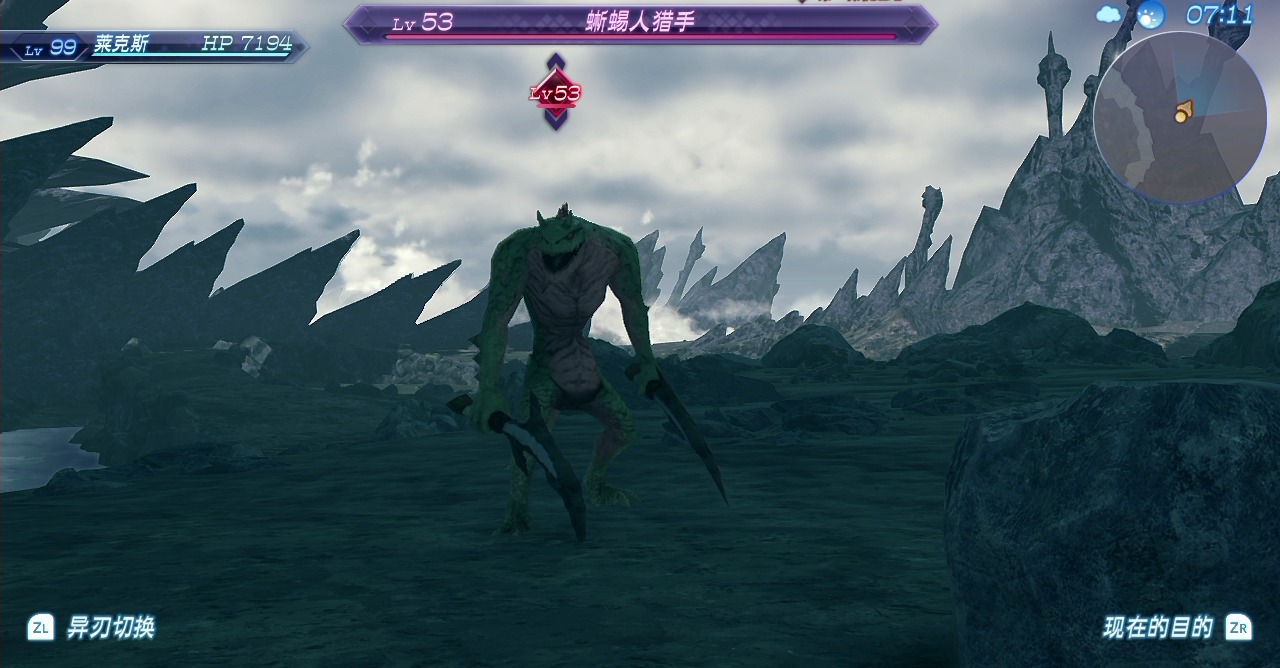1280x668 pixels.
Task: Click the 异刃切换 blade switch label
Action: (x=110, y=628)
